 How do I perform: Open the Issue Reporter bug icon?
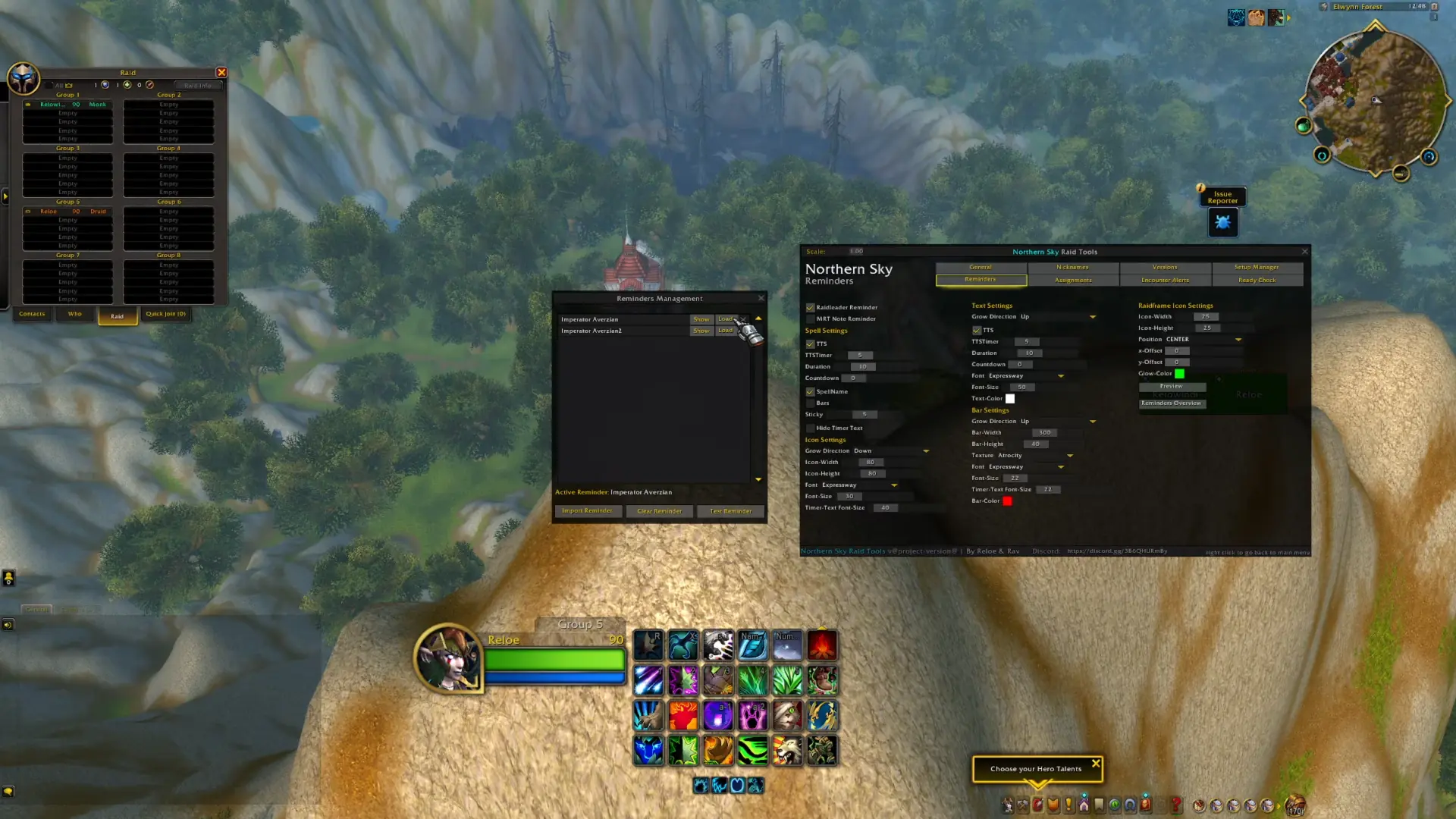coord(1222,222)
